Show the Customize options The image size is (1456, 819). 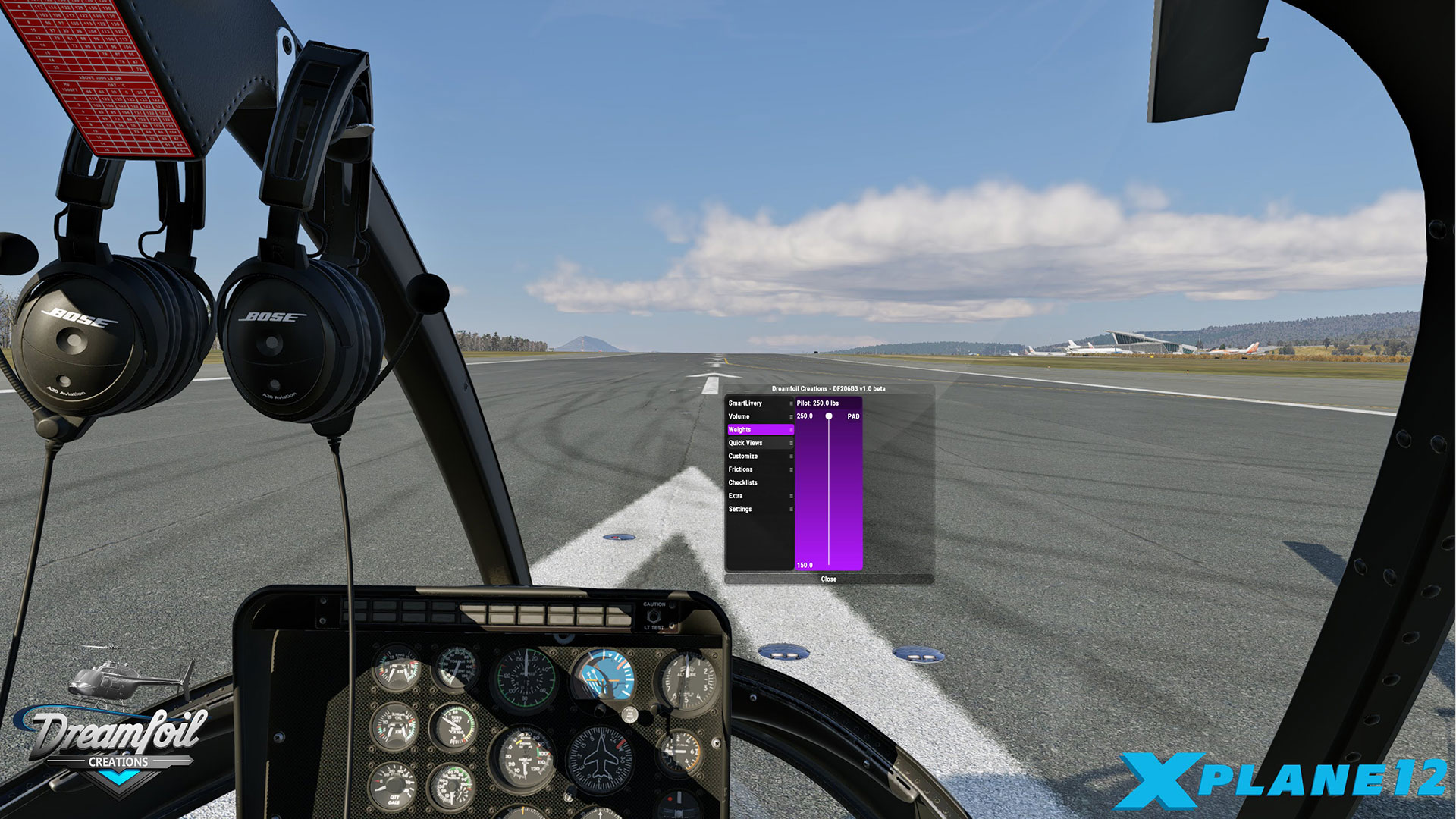point(759,457)
